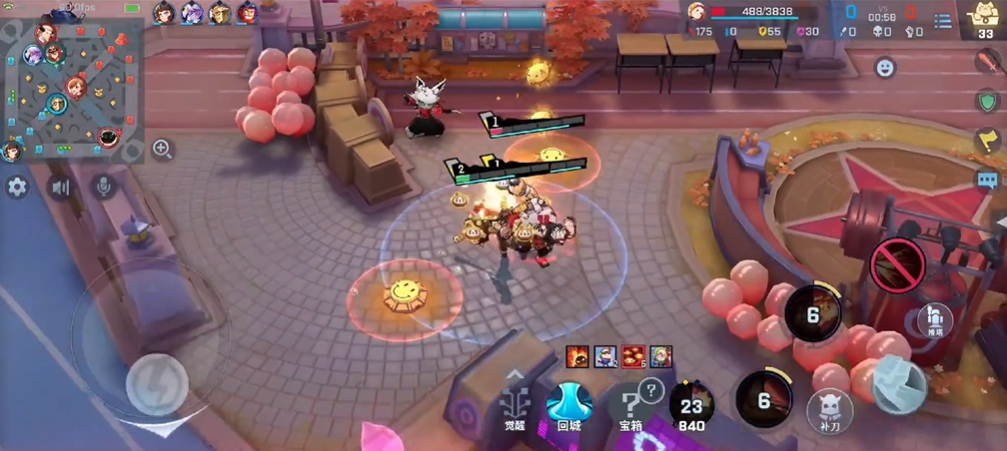Viewport: 1007px width, 451px height.
Task: Activate the 回城 recall ability
Action: pos(569,405)
